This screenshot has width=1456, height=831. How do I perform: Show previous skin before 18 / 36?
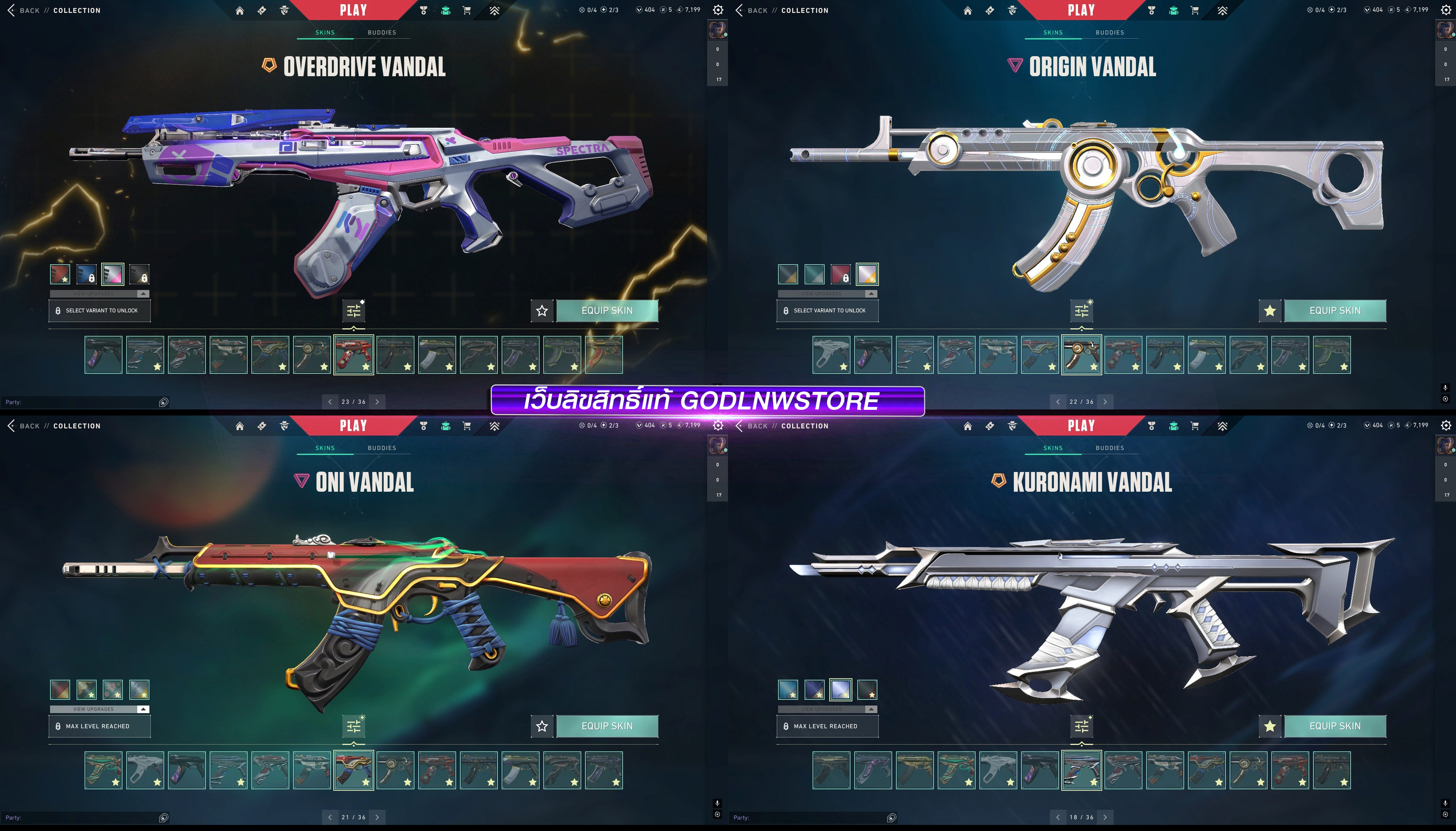(x=1057, y=817)
